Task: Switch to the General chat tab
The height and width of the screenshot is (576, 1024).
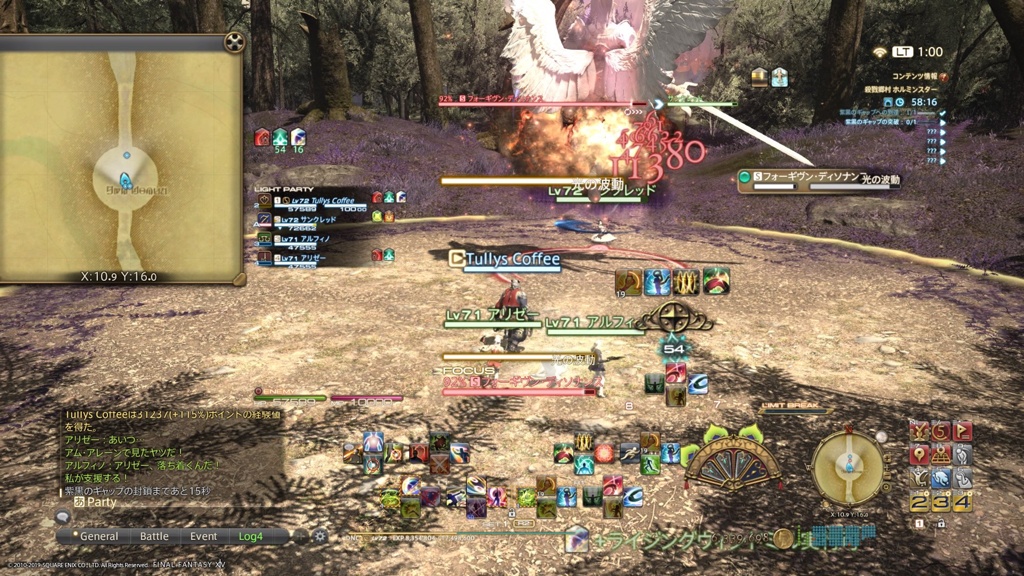Action: pyautogui.click(x=99, y=536)
